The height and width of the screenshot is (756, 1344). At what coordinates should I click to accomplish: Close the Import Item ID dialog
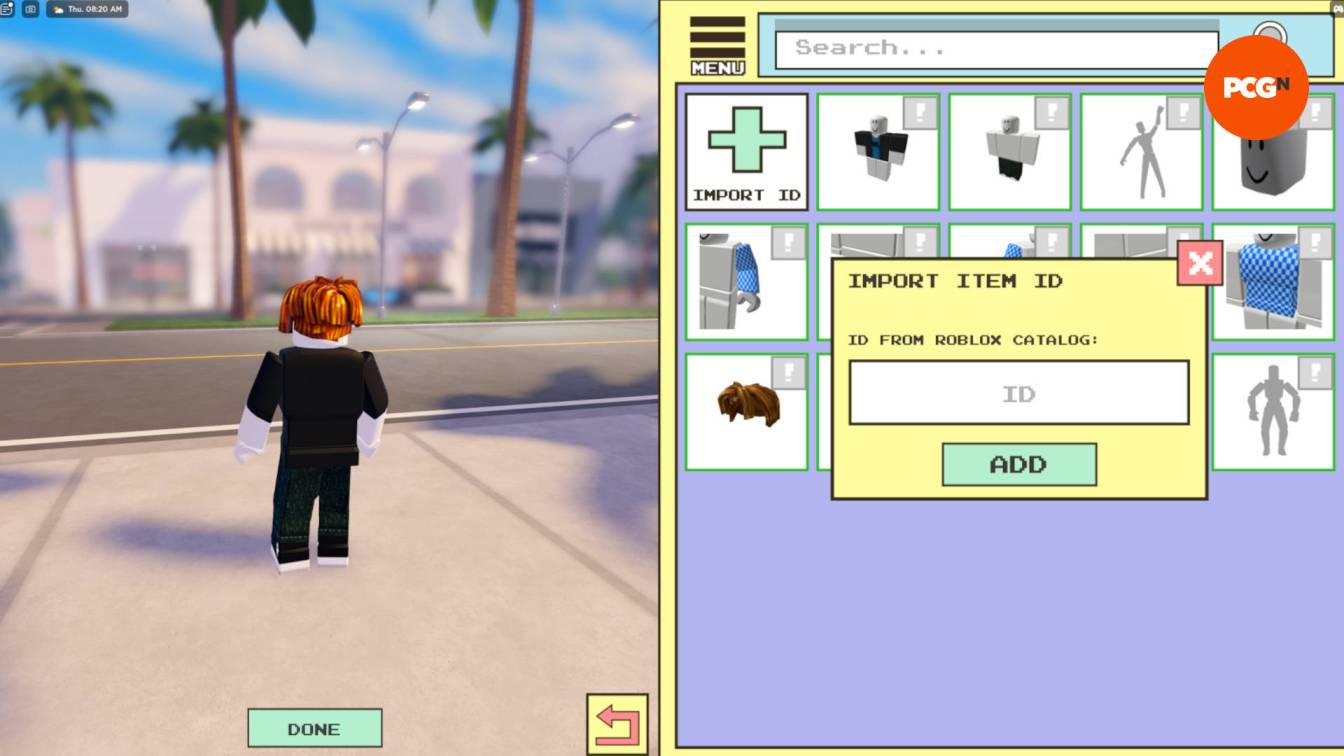pyautogui.click(x=1197, y=263)
